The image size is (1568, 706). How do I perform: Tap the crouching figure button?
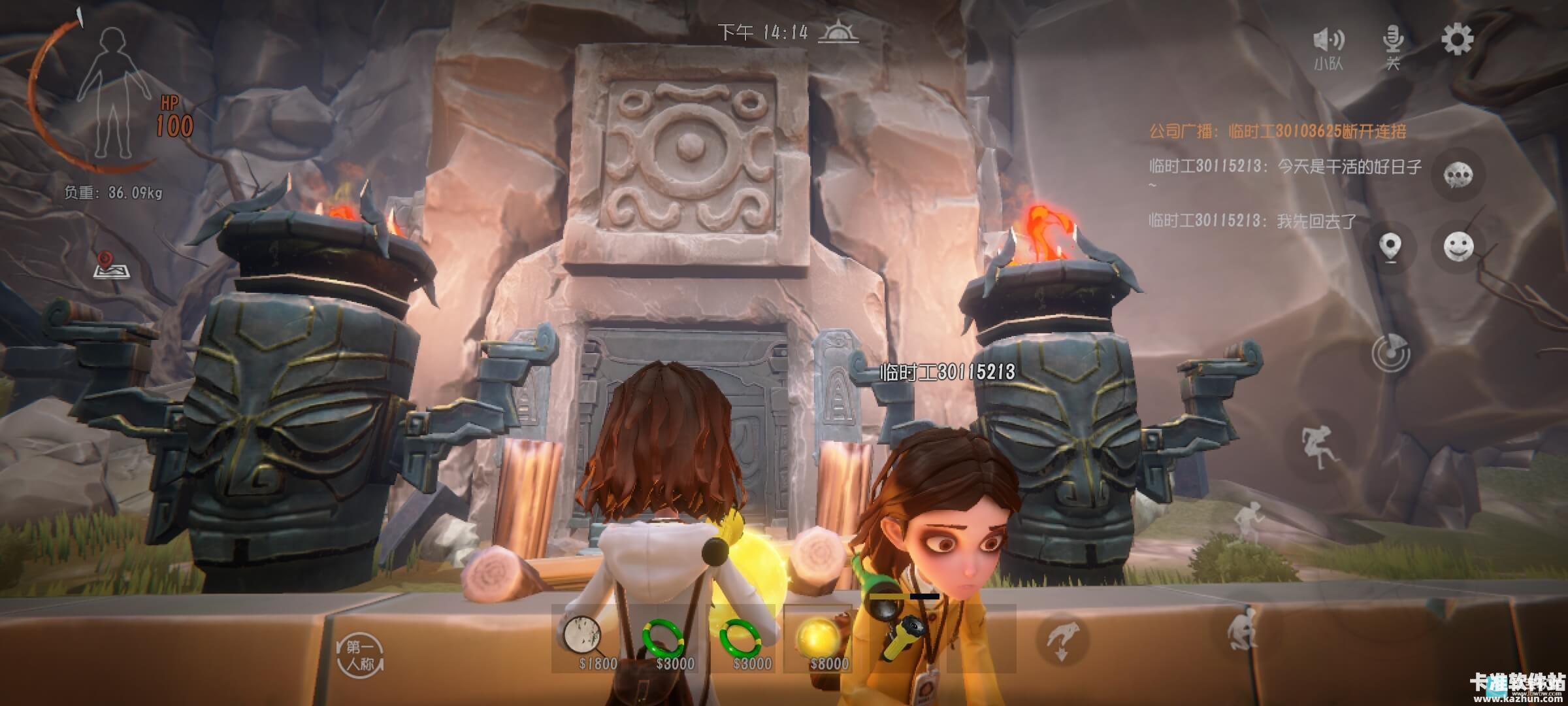click(1241, 631)
